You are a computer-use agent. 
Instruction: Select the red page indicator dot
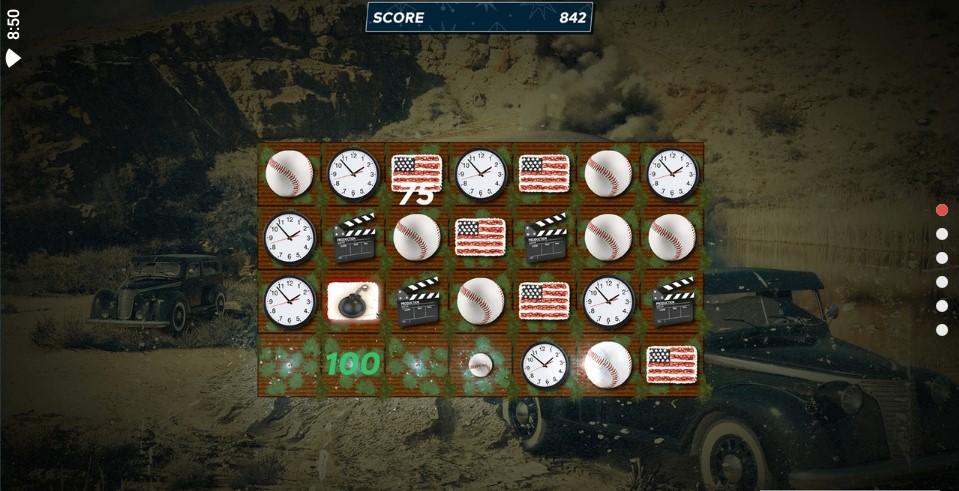click(941, 210)
